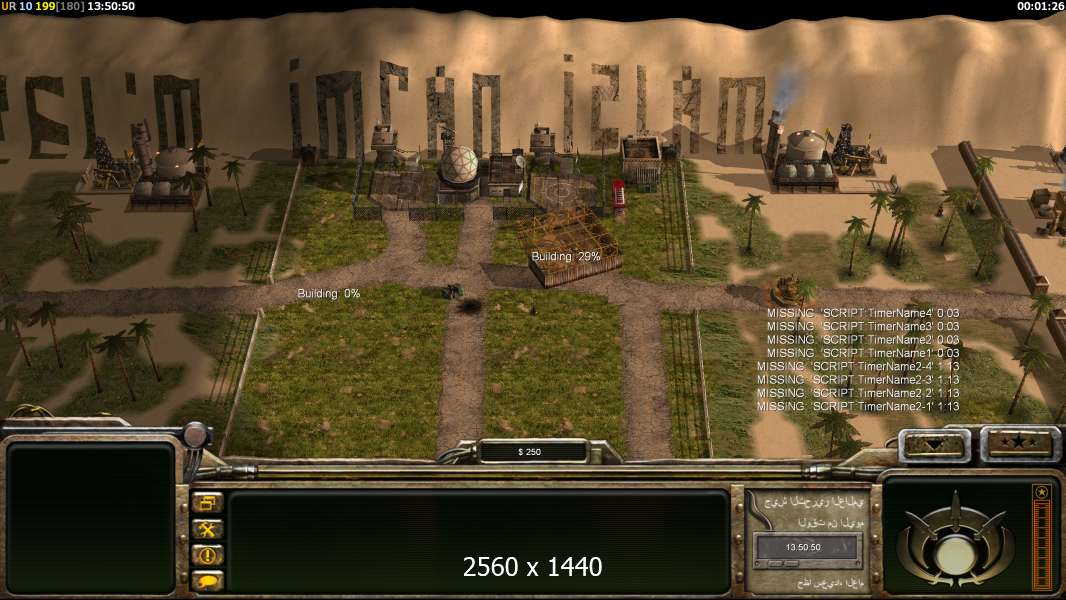
Task: Open the three-star General's powers button
Action: point(1020,443)
